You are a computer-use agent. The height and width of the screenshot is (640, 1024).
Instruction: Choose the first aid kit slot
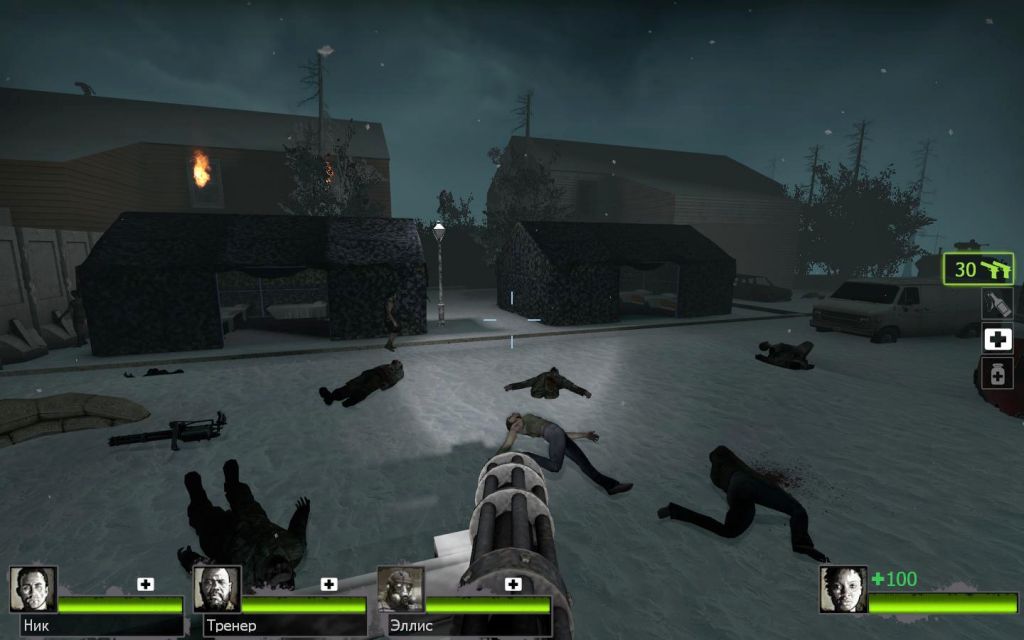click(996, 339)
